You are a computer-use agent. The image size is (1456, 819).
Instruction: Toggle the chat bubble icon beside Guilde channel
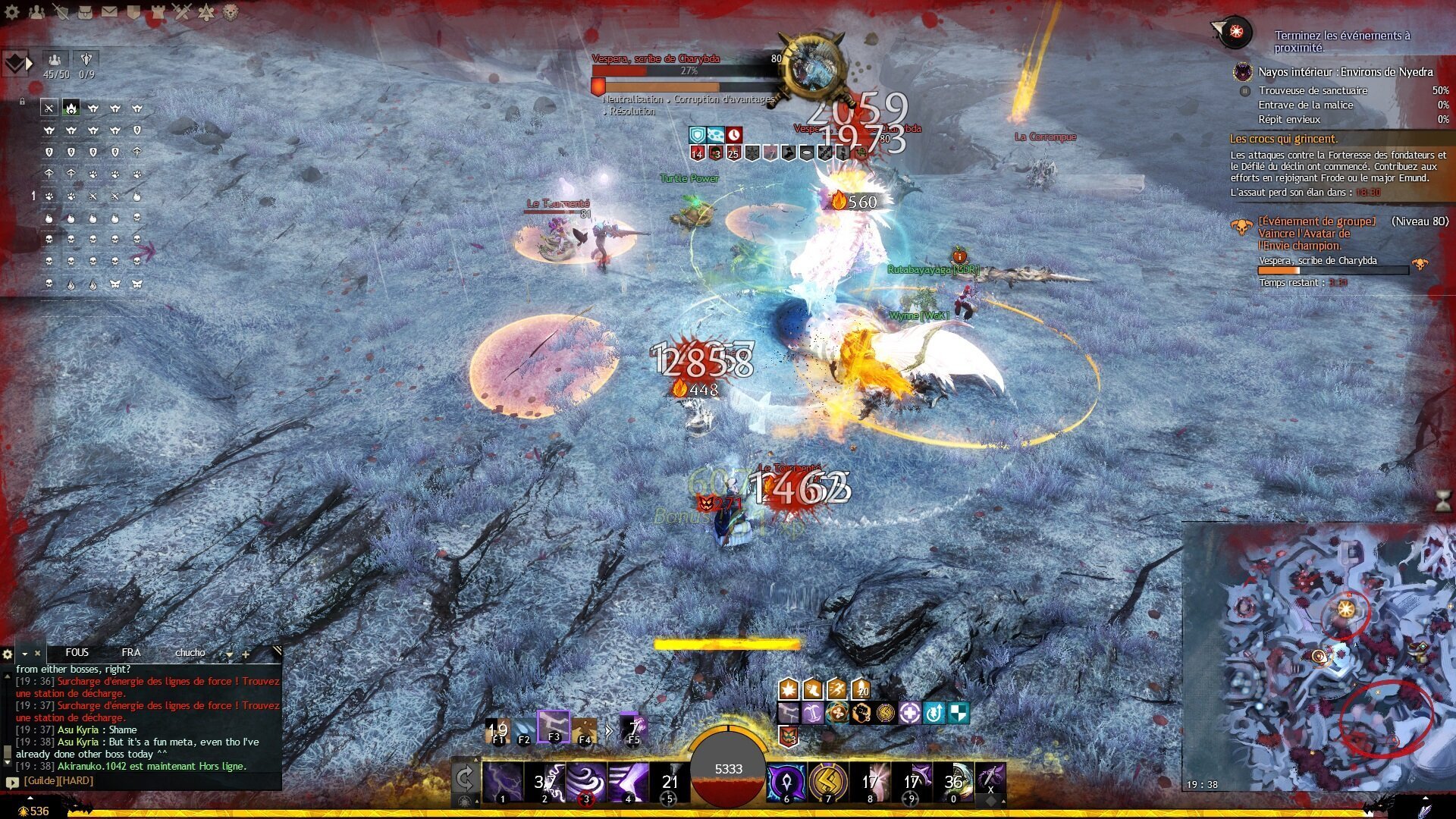11,782
